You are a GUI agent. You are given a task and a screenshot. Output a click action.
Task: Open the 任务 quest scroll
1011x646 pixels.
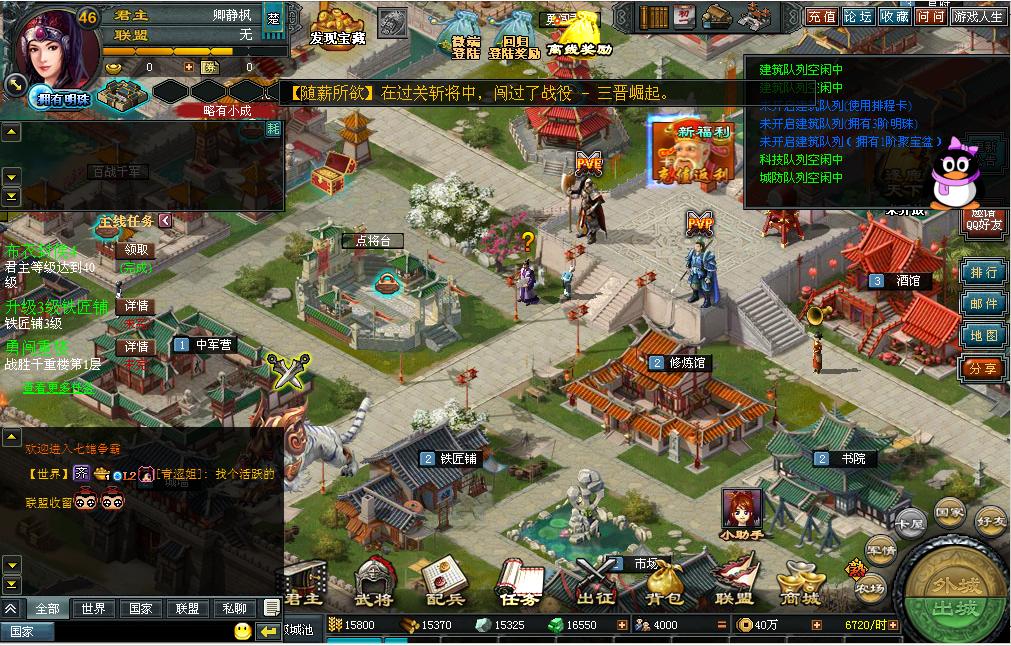521,585
